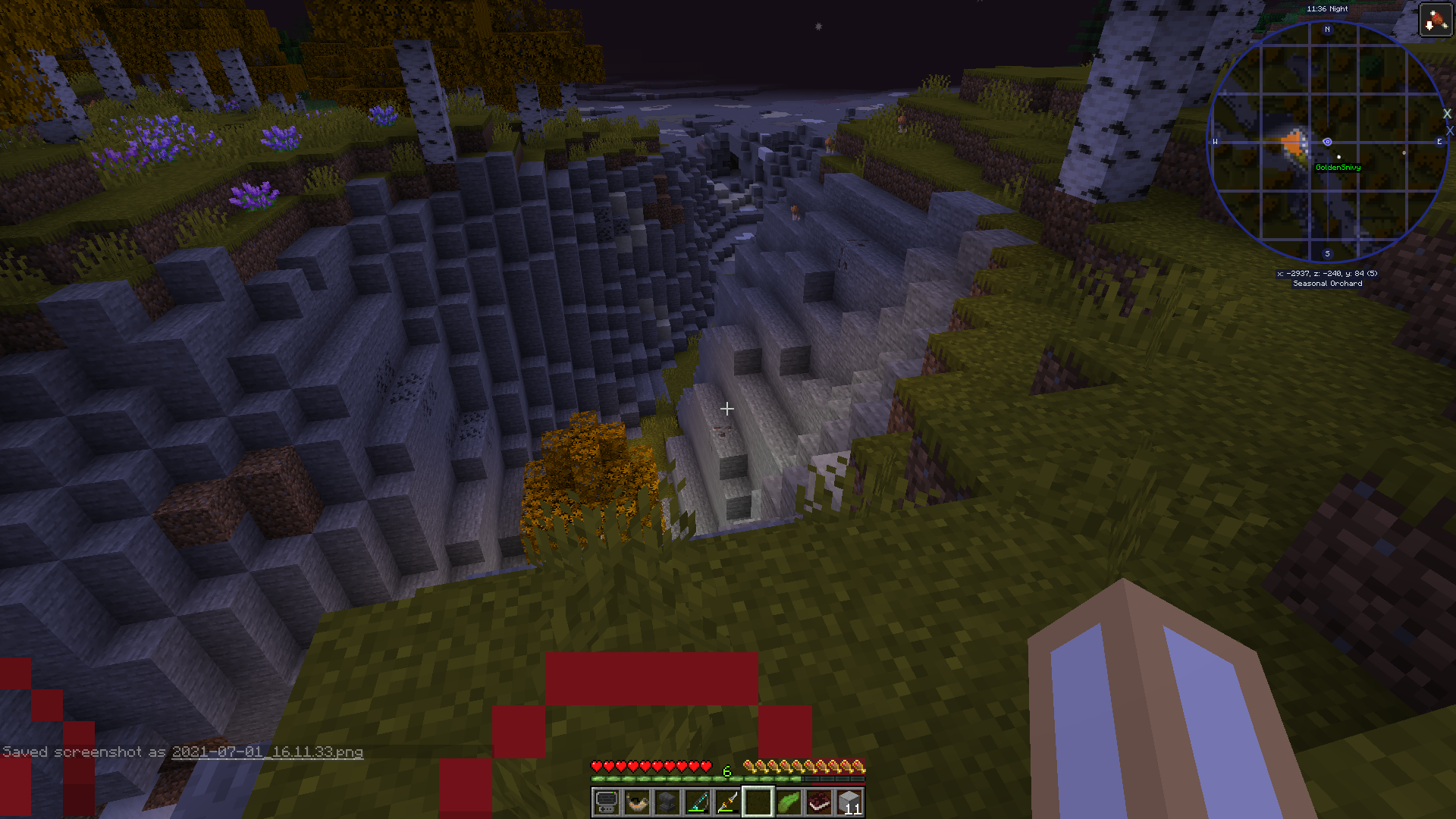
Task: Click the computer gadget in first hotbar slot
Action: (605, 802)
